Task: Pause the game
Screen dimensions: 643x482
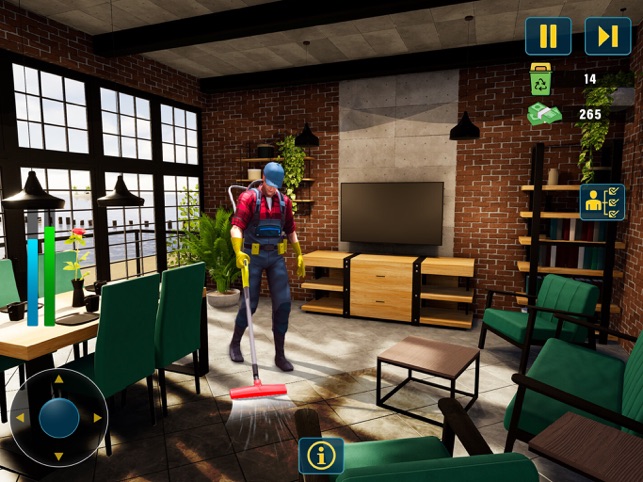Action: pos(548,36)
